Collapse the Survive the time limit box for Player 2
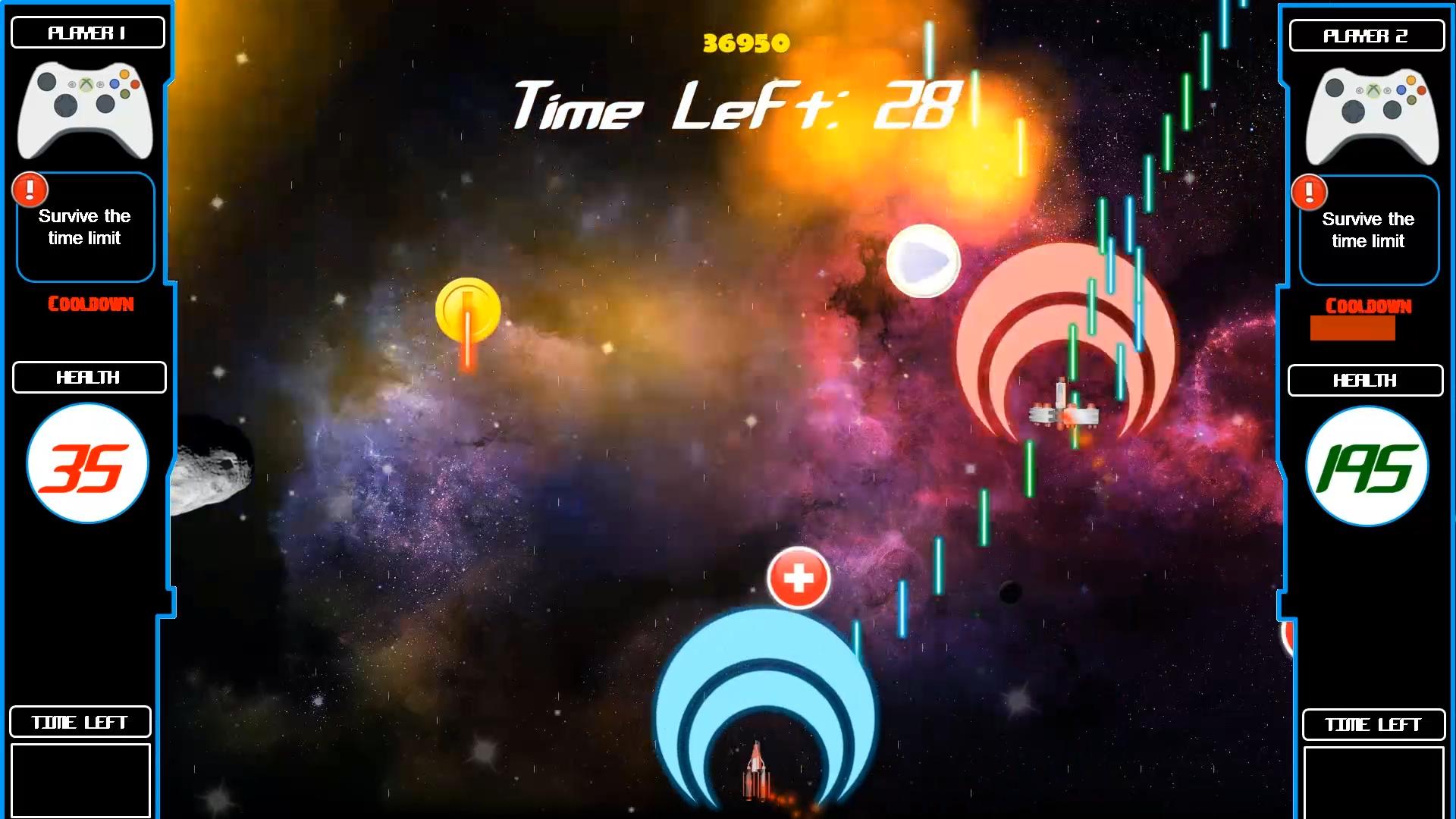Image resolution: width=1456 pixels, height=819 pixels. point(1367,230)
